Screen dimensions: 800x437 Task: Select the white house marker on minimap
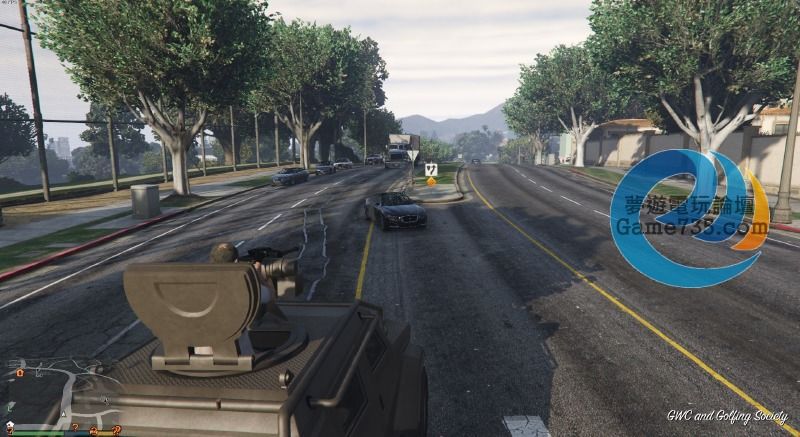coord(10,424)
